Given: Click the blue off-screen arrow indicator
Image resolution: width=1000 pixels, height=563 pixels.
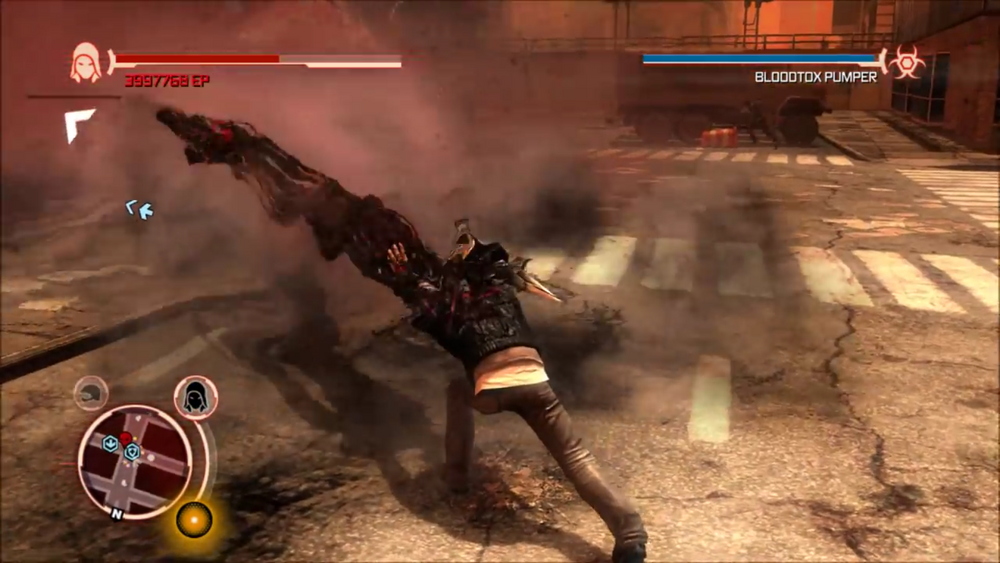Looking at the screenshot, I should tap(139, 209).
